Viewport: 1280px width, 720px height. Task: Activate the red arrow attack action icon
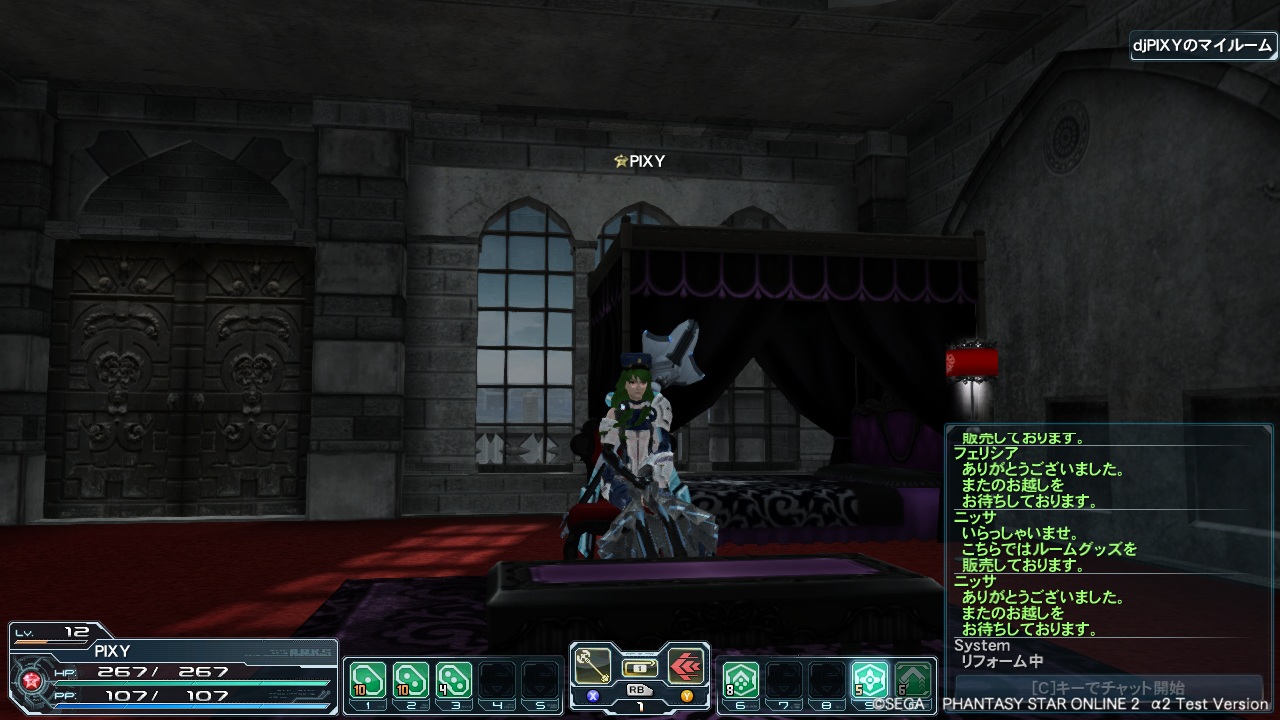(x=686, y=666)
